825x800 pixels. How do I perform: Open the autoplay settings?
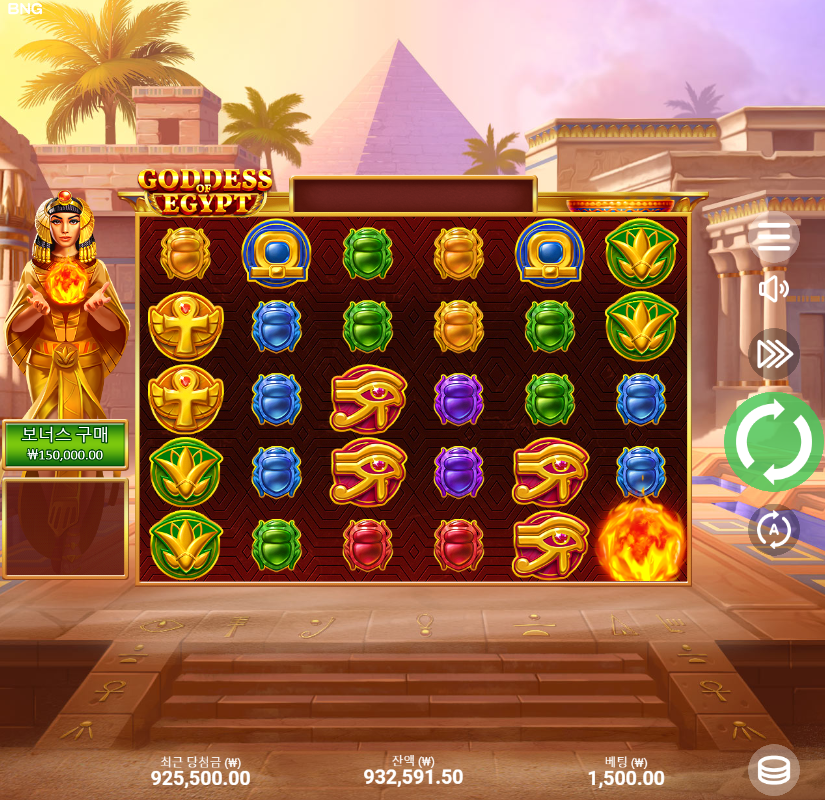pos(774,529)
